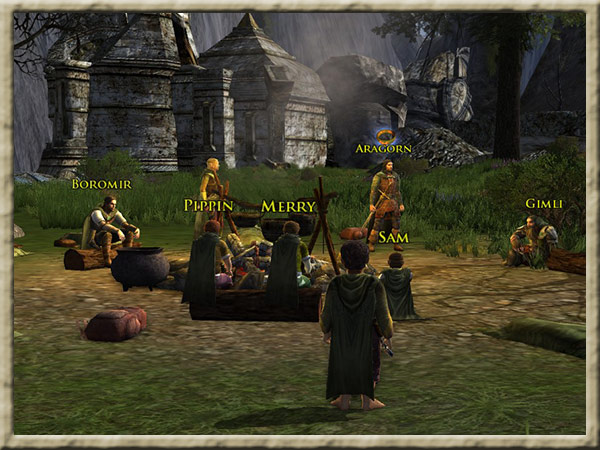Target the Sam name label

393,237
